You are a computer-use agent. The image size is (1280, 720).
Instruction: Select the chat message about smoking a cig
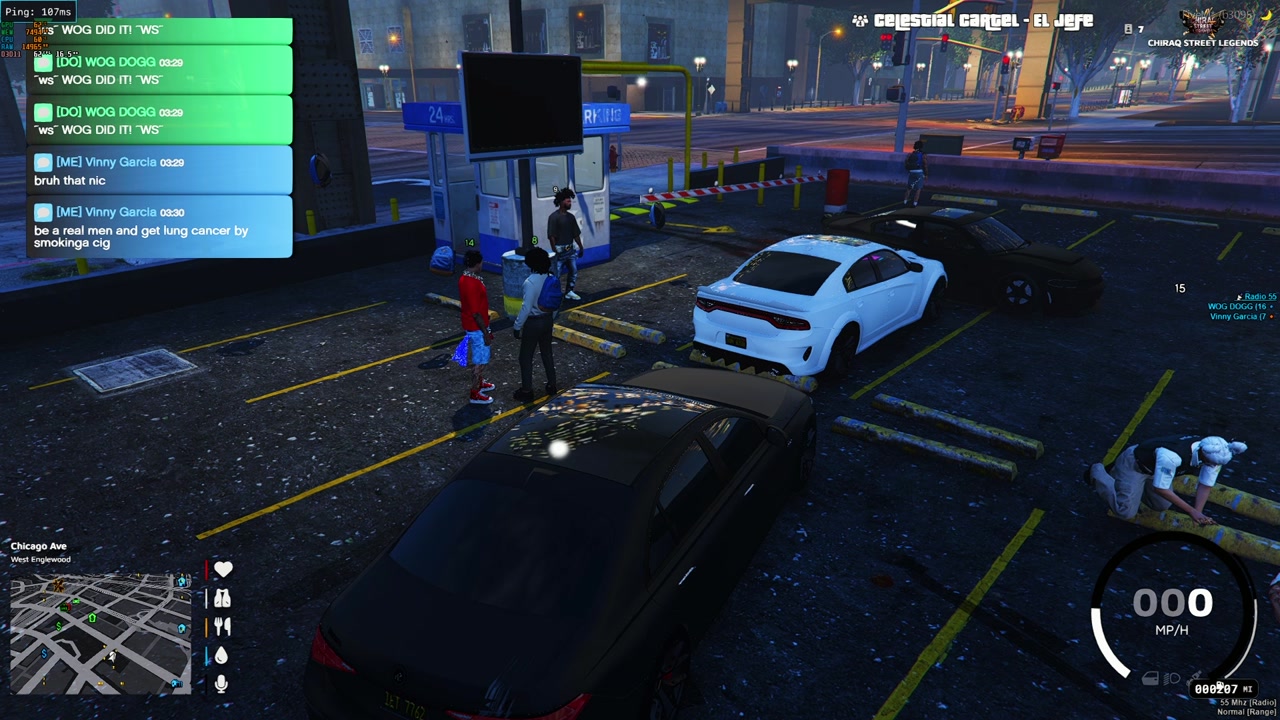pos(160,227)
